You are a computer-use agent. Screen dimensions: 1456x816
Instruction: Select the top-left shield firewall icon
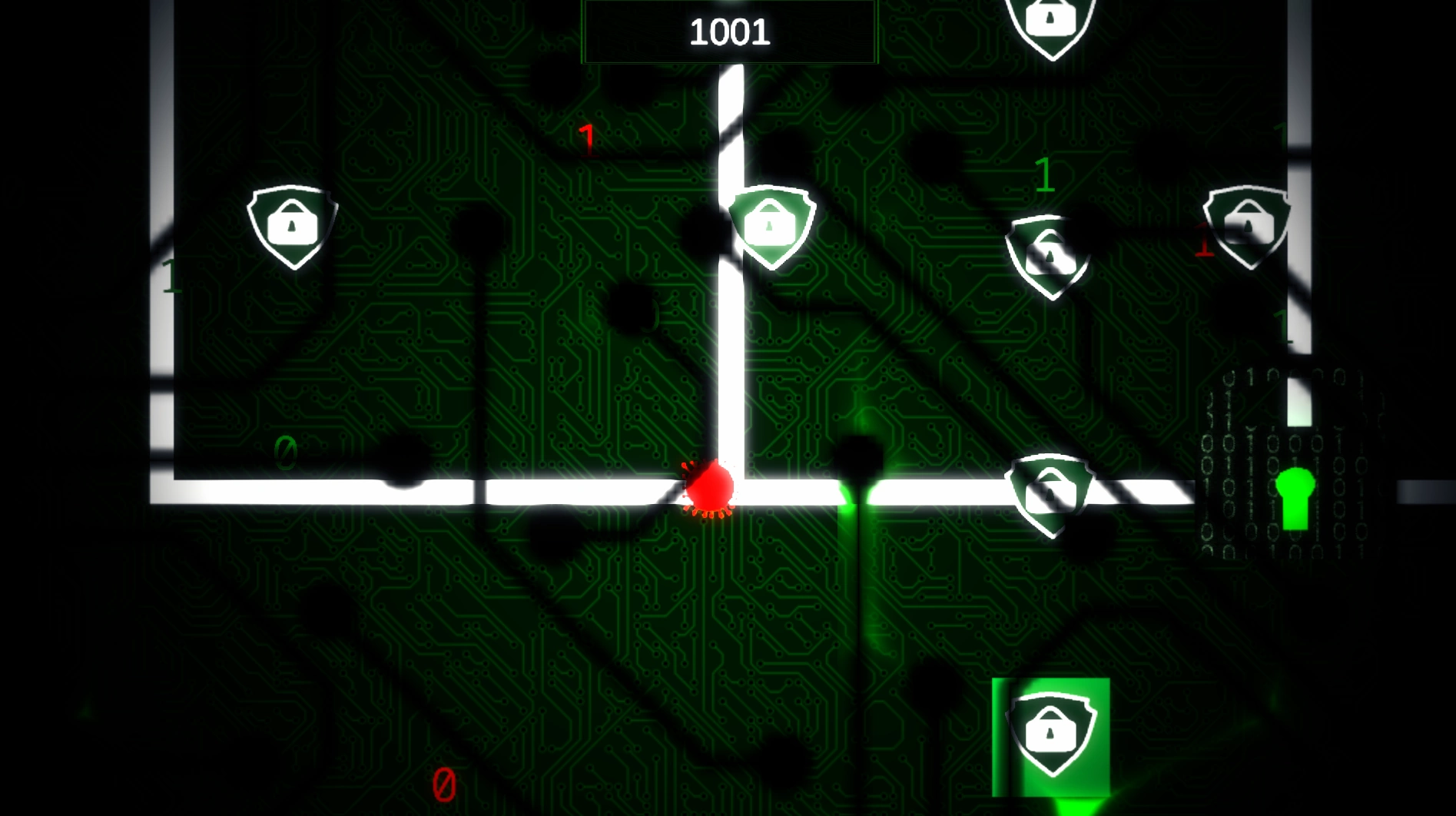coord(292,225)
